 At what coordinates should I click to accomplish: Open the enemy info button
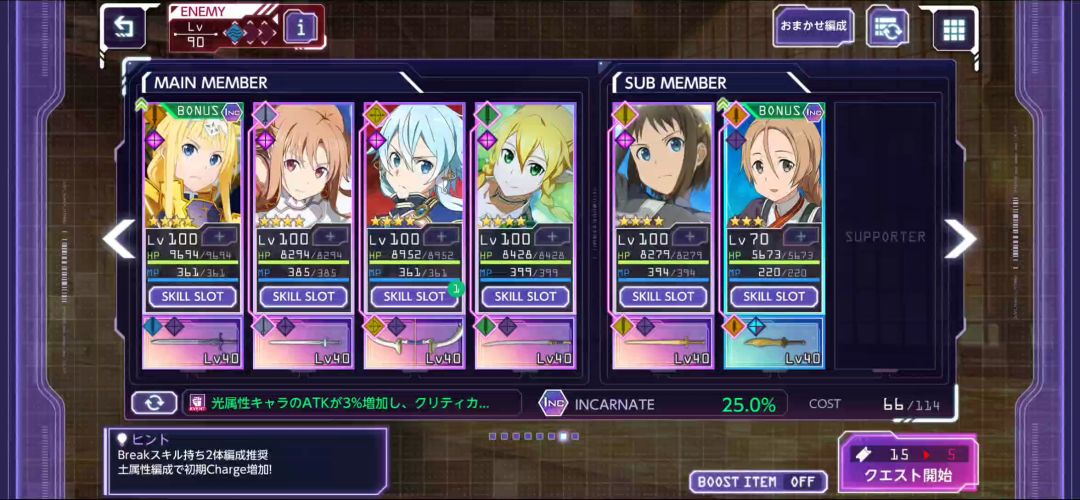tap(301, 29)
